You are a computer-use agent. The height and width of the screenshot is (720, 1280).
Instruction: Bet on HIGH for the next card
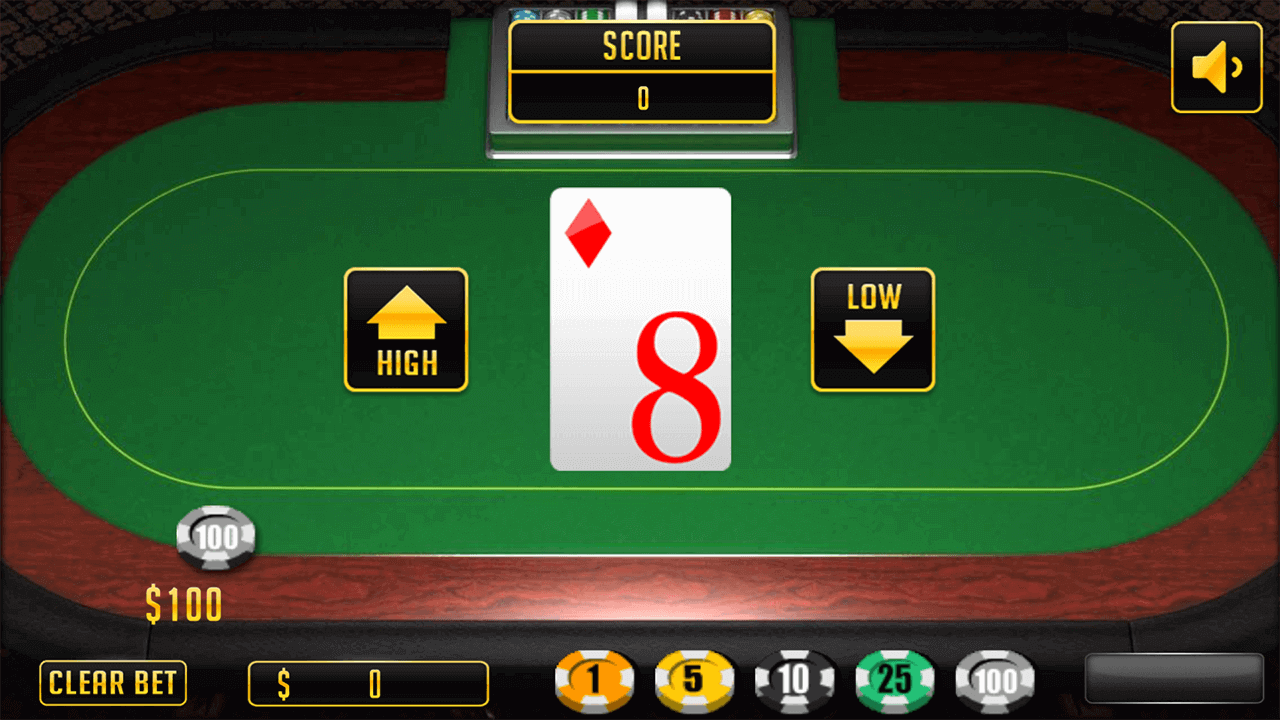point(405,330)
